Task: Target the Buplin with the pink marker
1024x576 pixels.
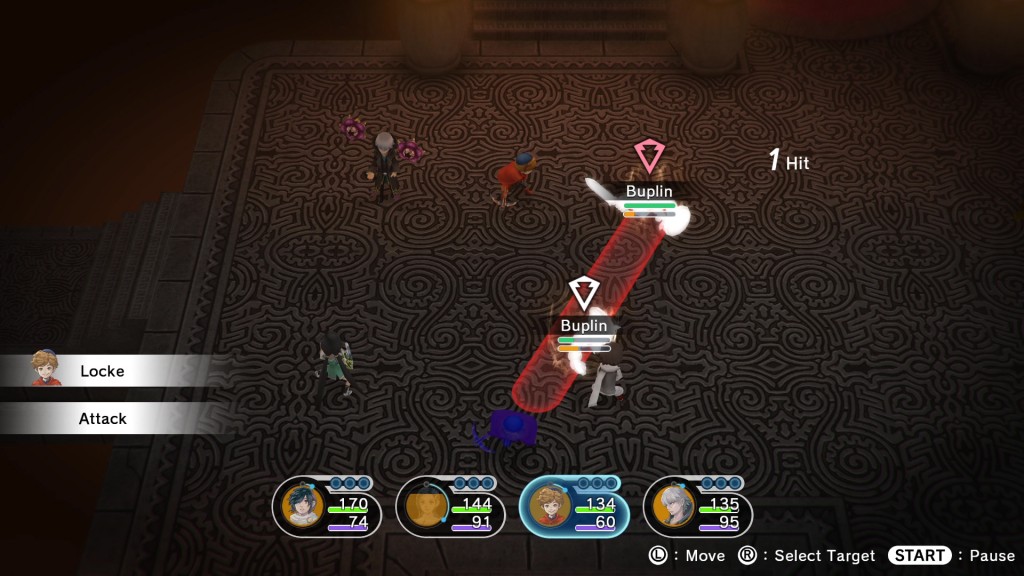Action: pos(649,191)
